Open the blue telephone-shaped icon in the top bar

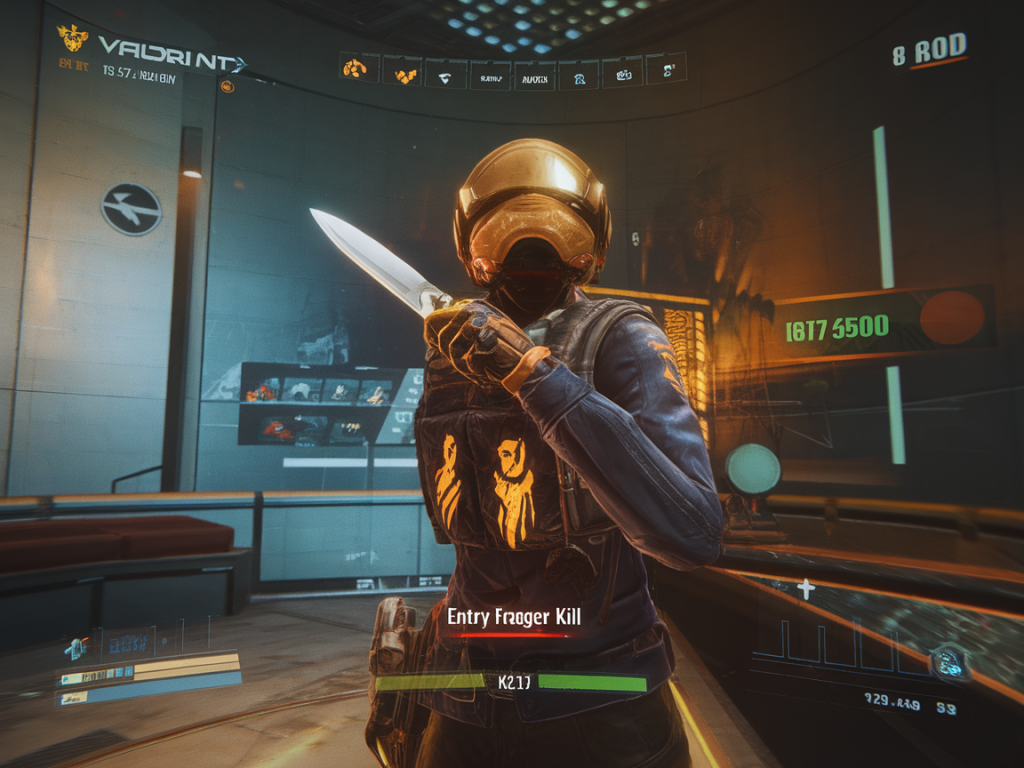point(579,73)
